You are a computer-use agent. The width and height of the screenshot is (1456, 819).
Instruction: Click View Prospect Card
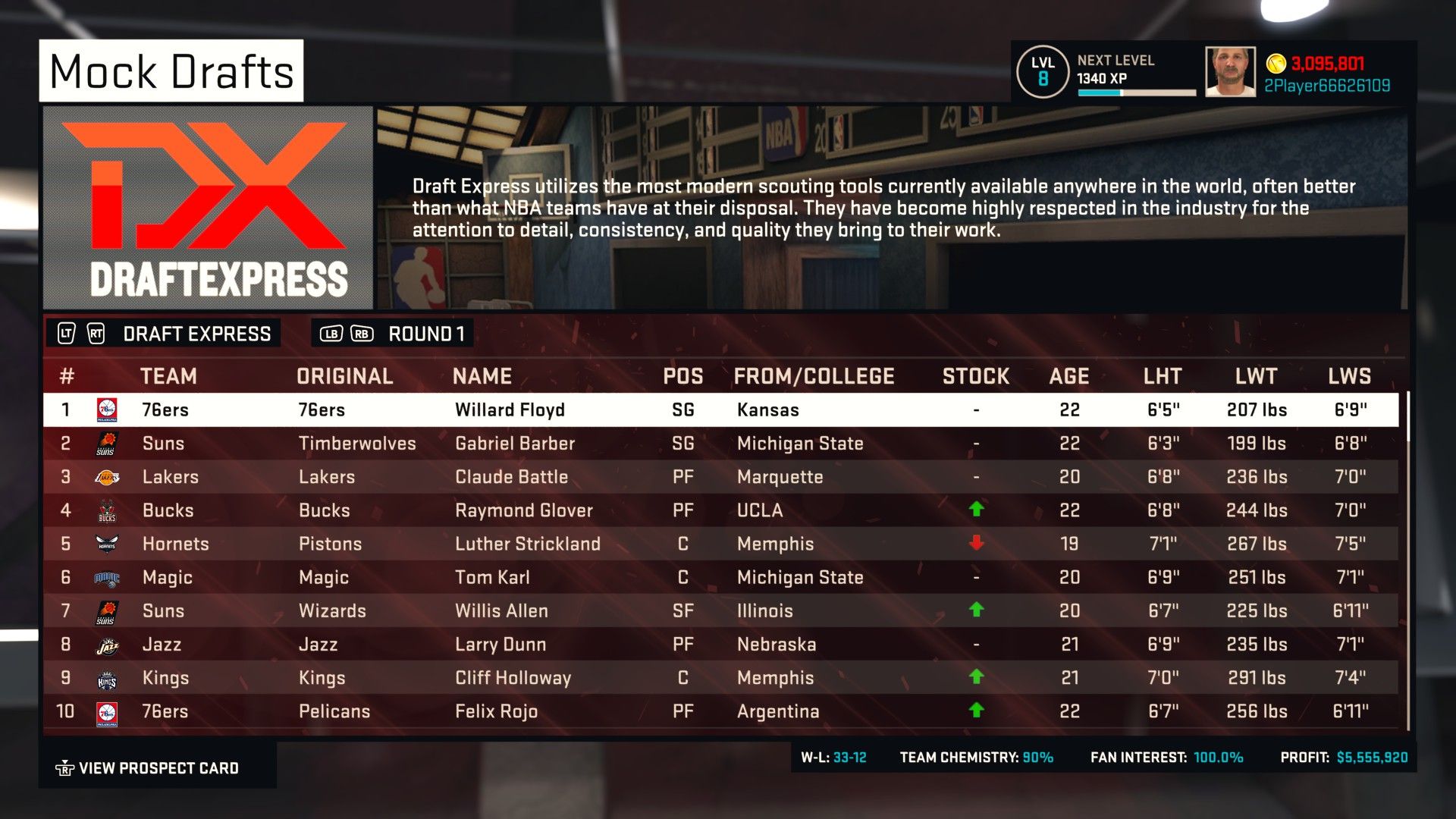click(x=157, y=767)
